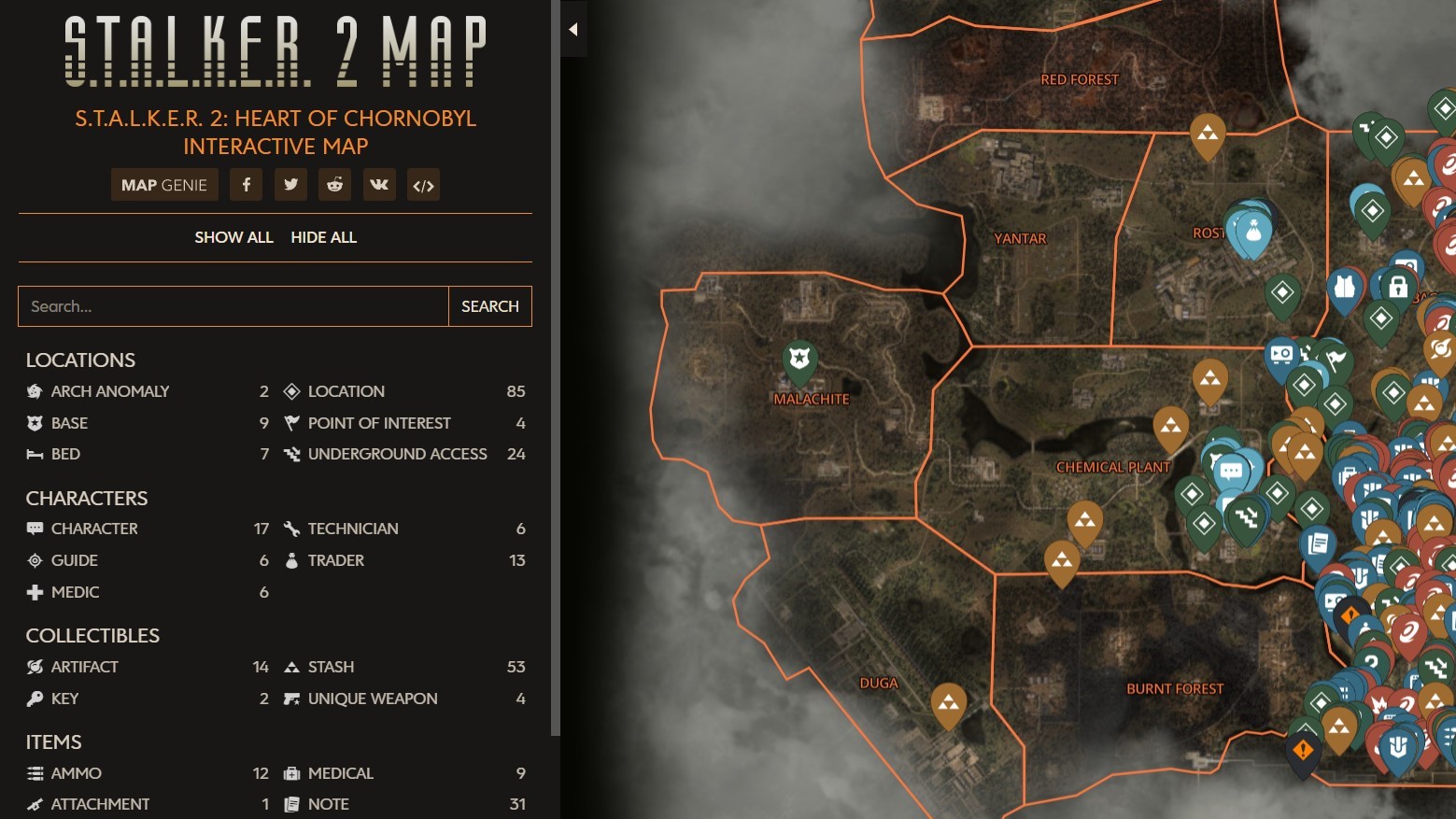
Task: Click inside the search text field
Action: (232, 306)
